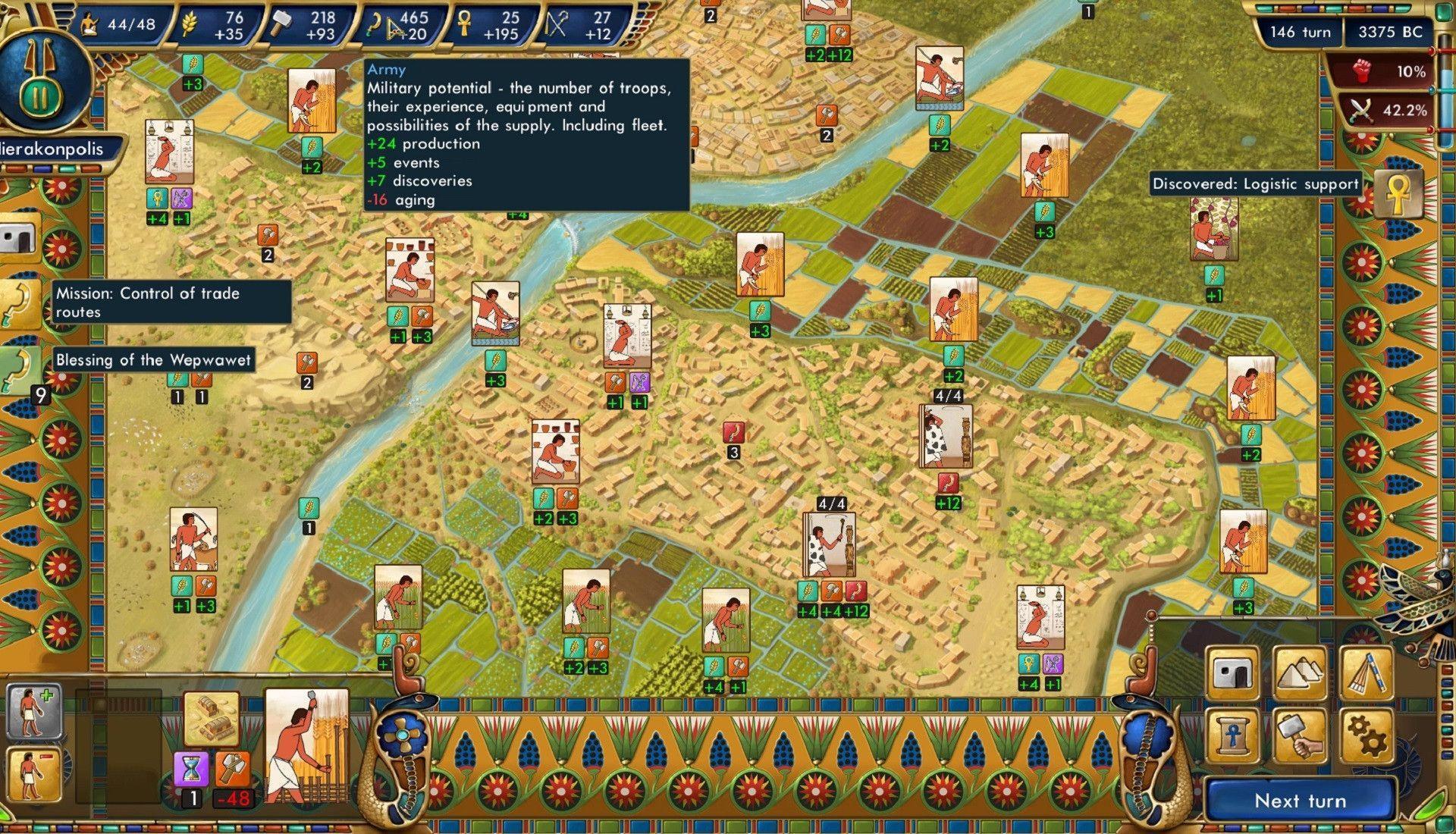The image size is (1456, 834).
Task: Open the Logistic support discovery ankh
Action: point(1398,195)
